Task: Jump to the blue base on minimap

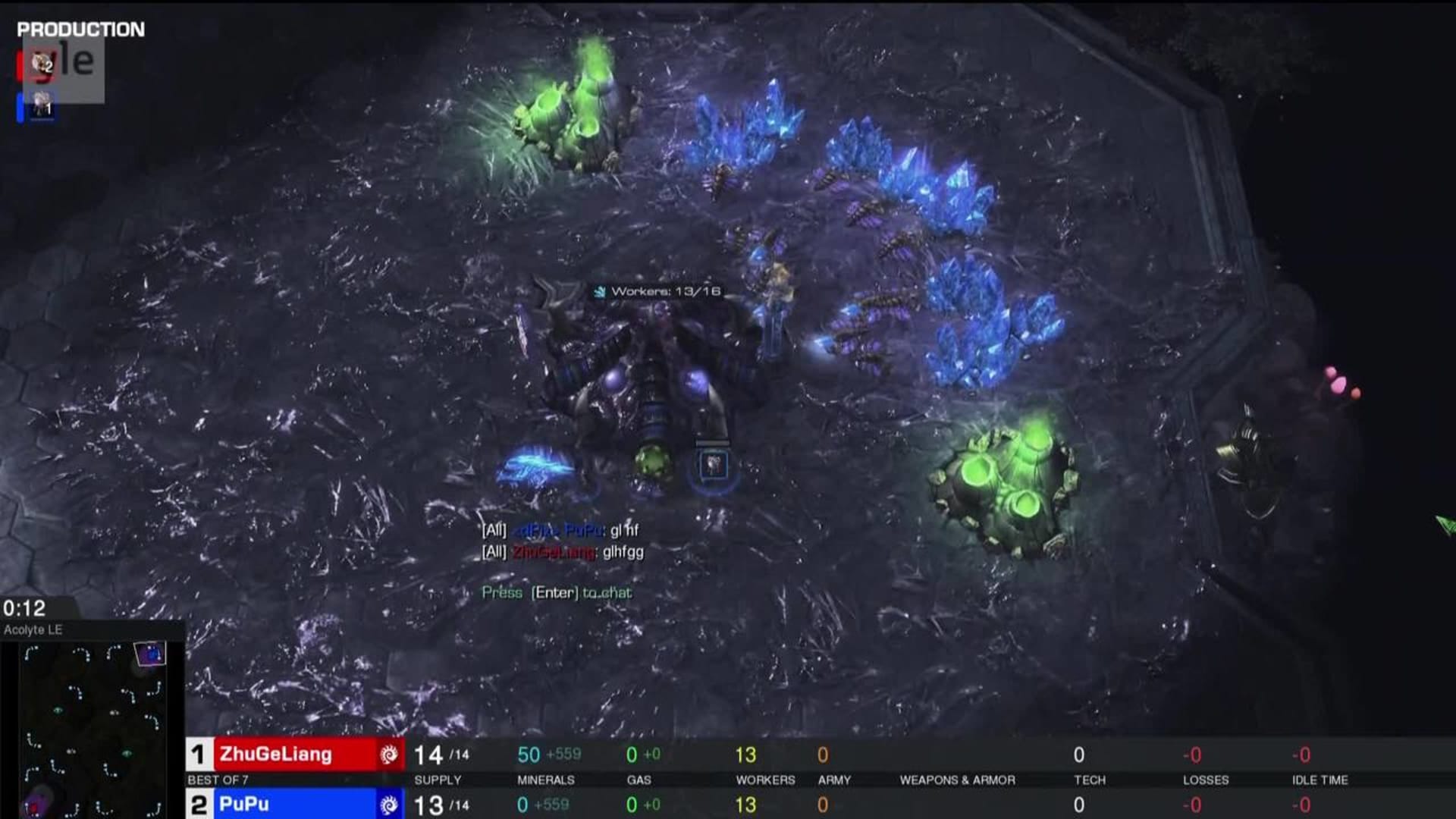Action: click(x=150, y=653)
